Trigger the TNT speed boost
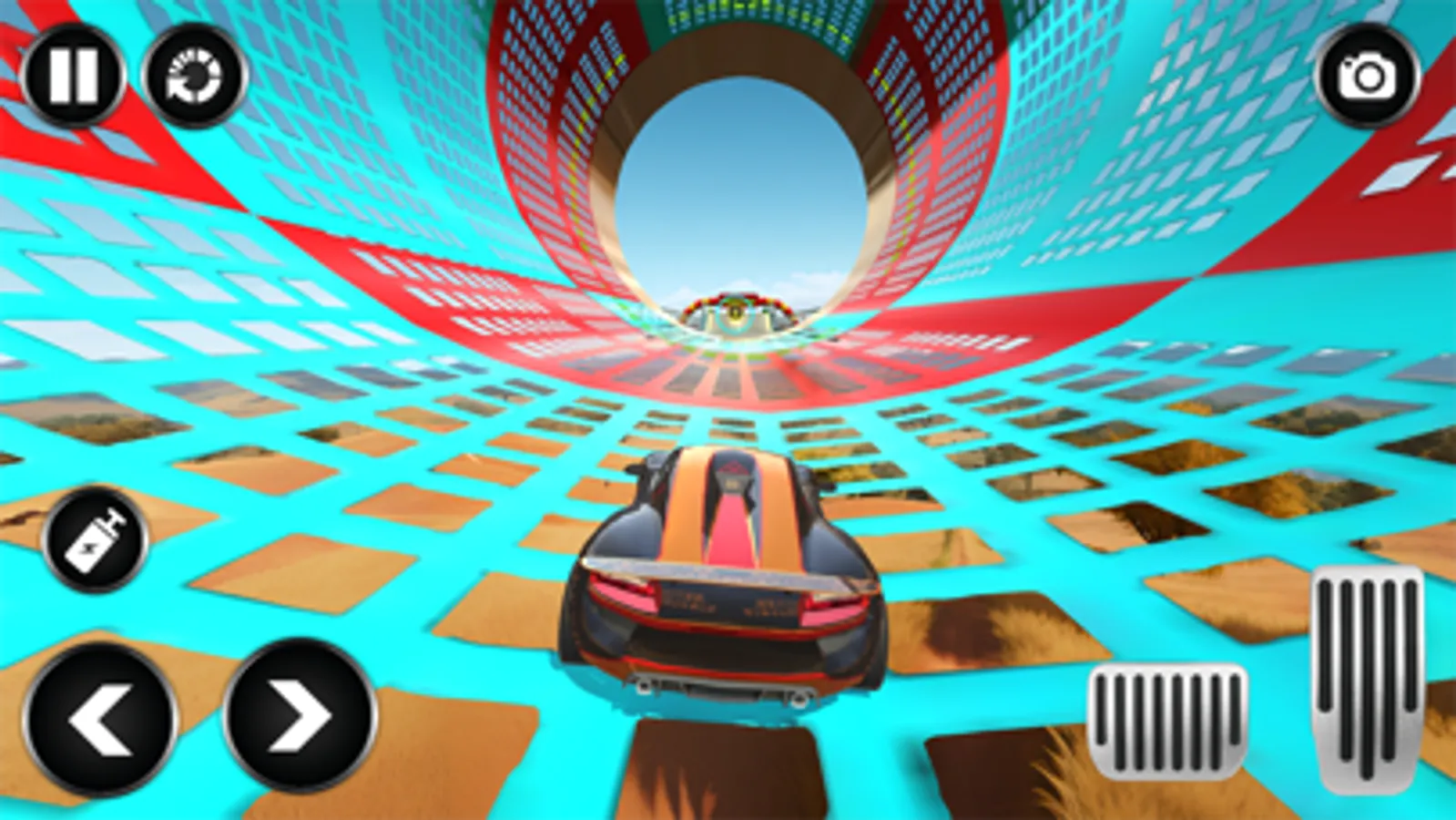The width and height of the screenshot is (1456, 820). [x=97, y=541]
